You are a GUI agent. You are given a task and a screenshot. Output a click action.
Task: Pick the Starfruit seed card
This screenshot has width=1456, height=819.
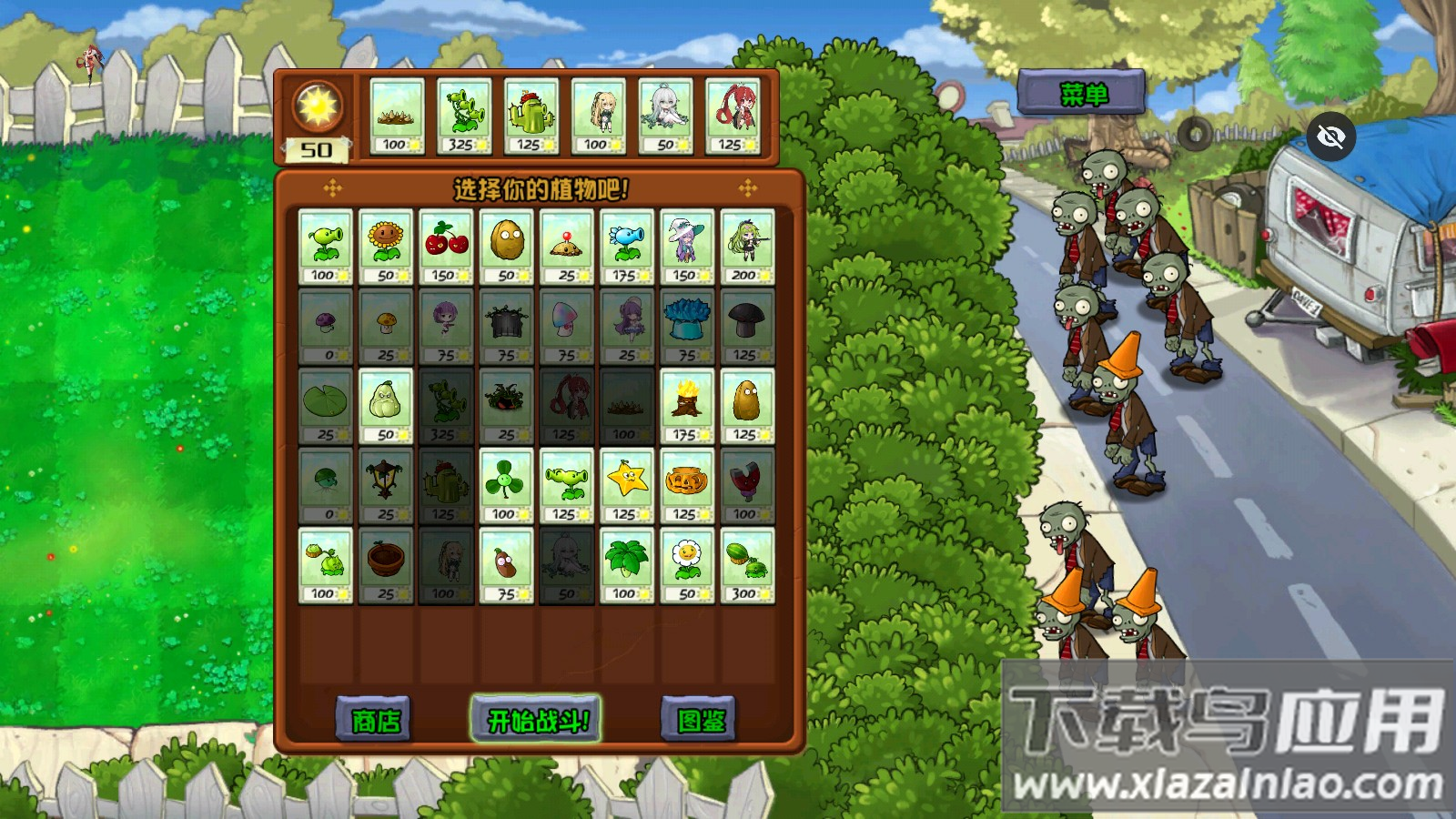click(626, 485)
